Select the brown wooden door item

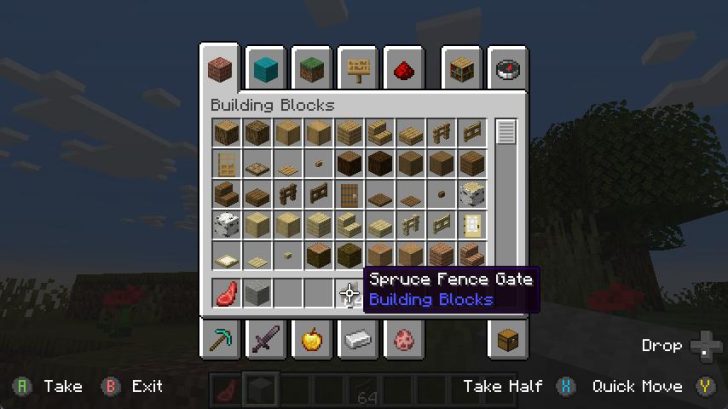(x=349, y=193)
